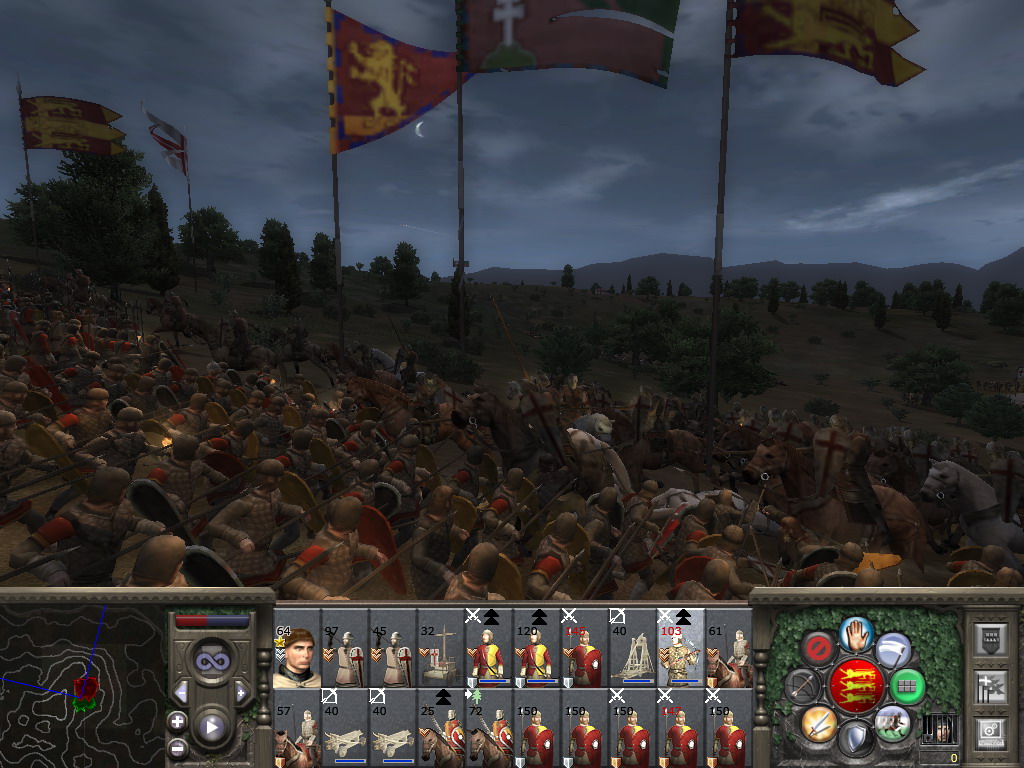The height and width of the screenshot is (768, 1024).
Task: Toggle fire at will bow icon
Action: click(802, 686)
